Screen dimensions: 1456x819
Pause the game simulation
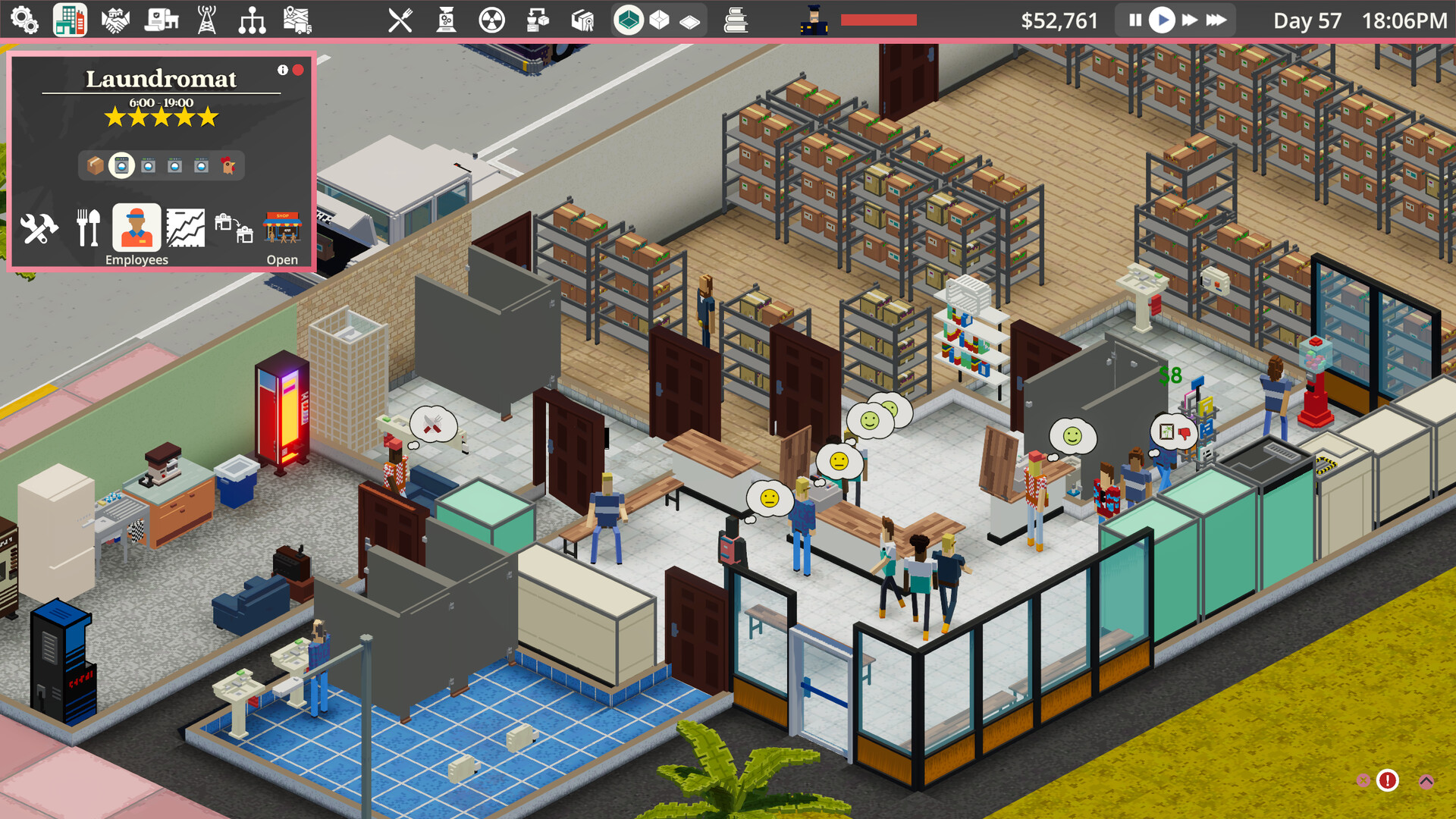[x=1134, y=20]
